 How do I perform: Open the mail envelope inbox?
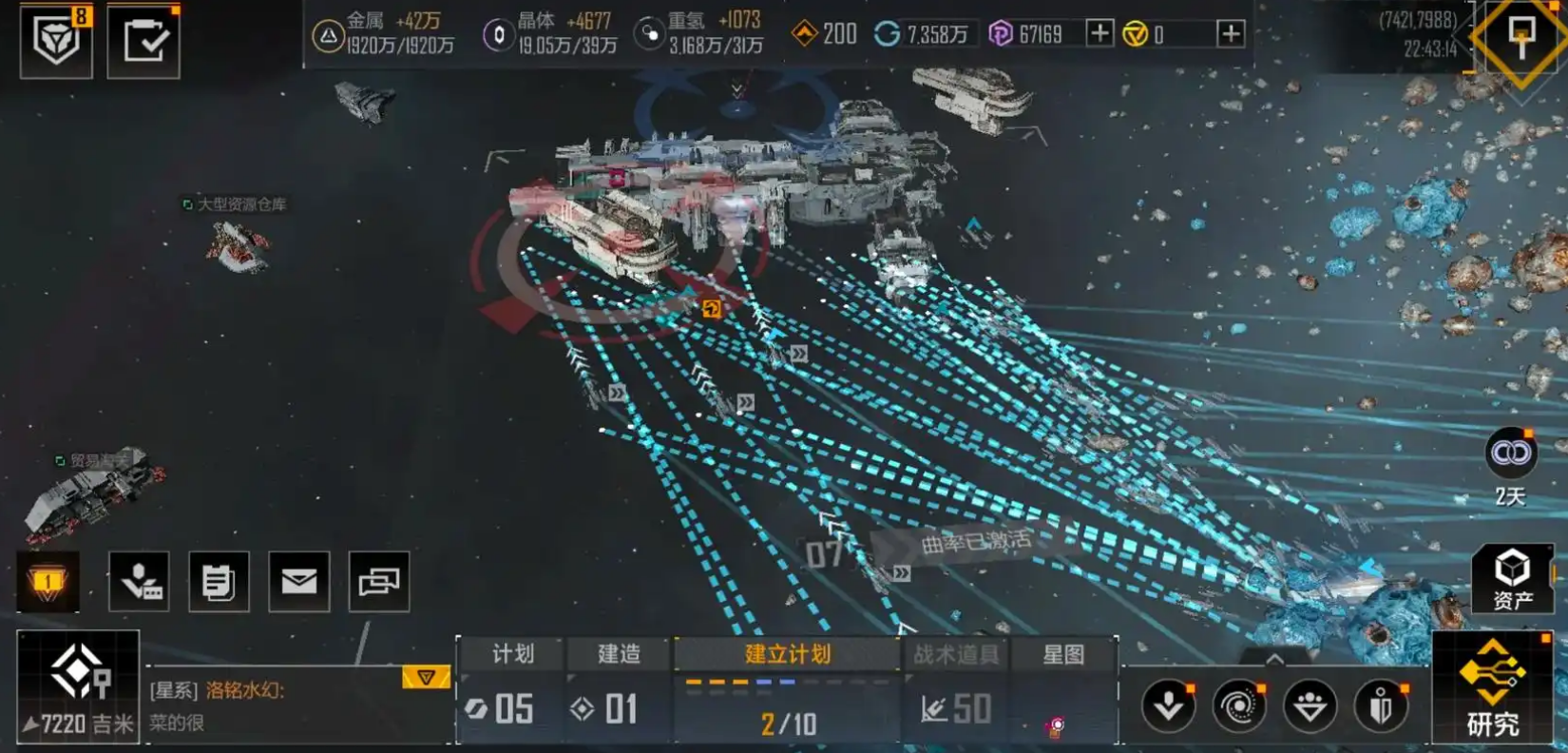point(299,581)
